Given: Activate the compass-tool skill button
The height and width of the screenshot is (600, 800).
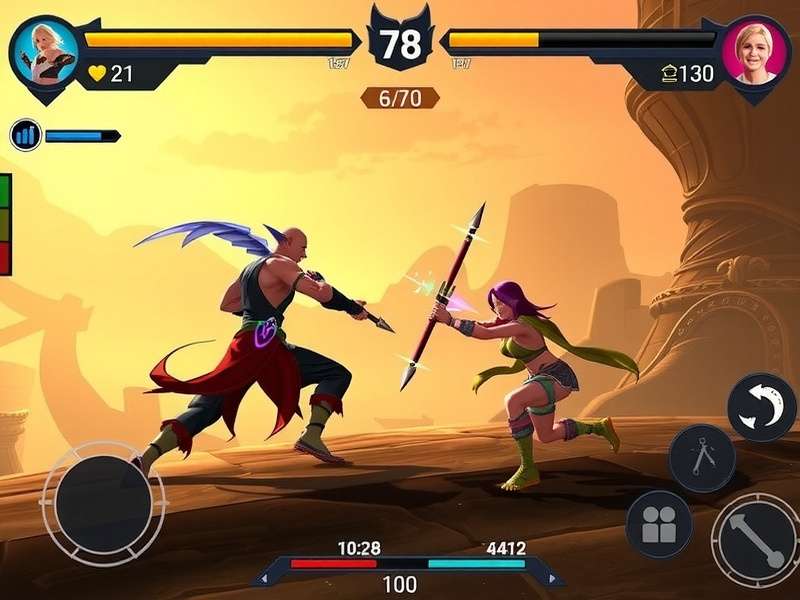Looking at the screenshot, I should tap(702, 458).
